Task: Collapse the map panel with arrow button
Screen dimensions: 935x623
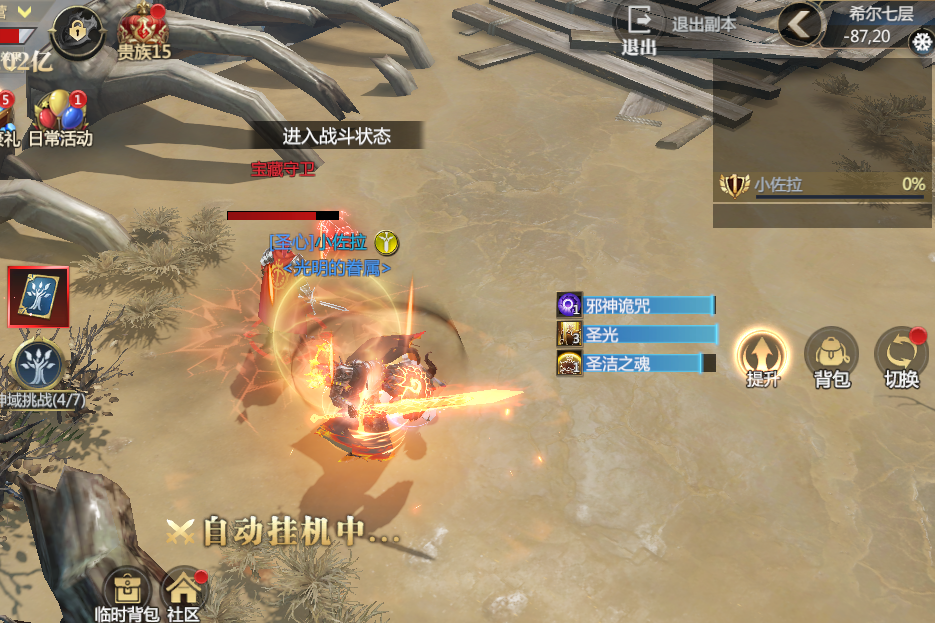Action: click(801, 24)
